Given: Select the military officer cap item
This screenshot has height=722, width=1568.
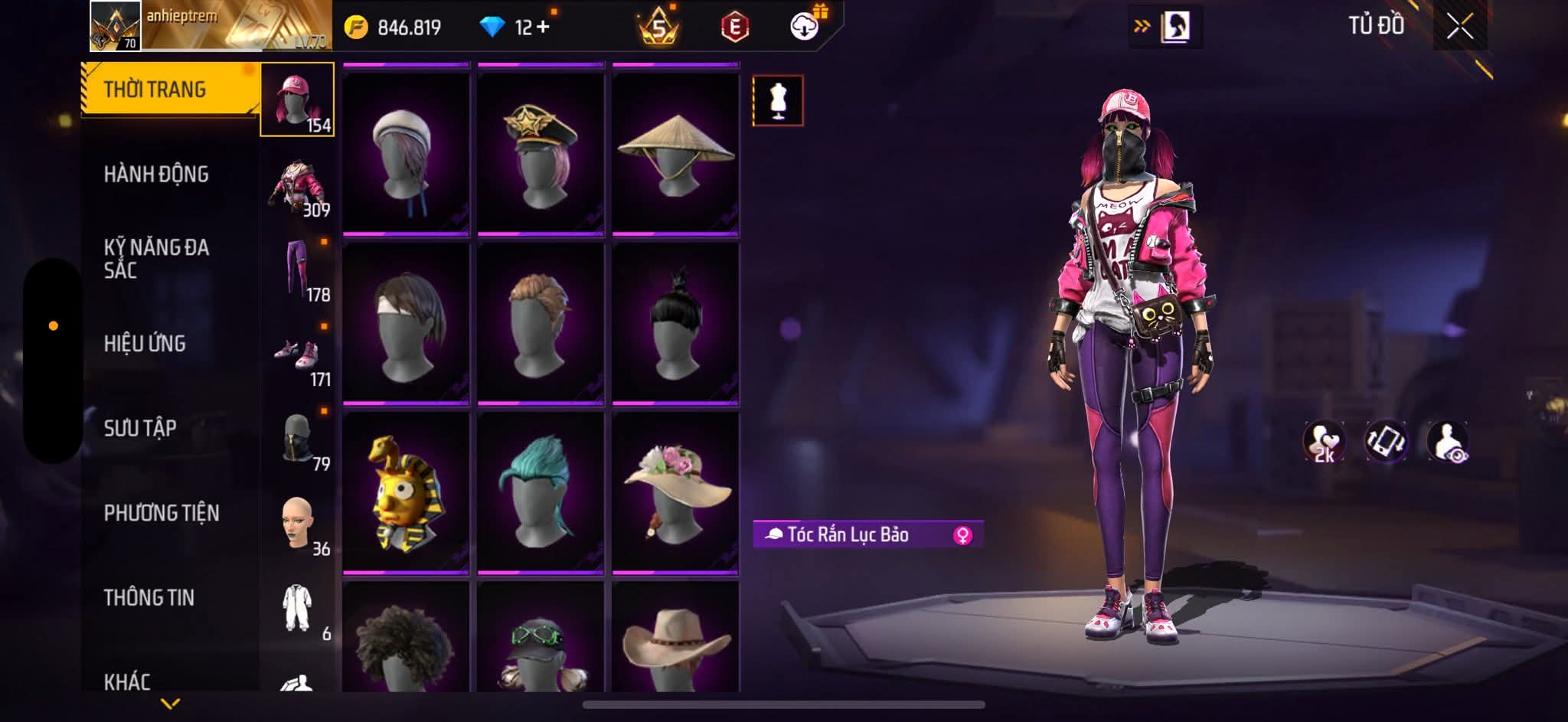Looking at the screenshot, I should [541, 153].
